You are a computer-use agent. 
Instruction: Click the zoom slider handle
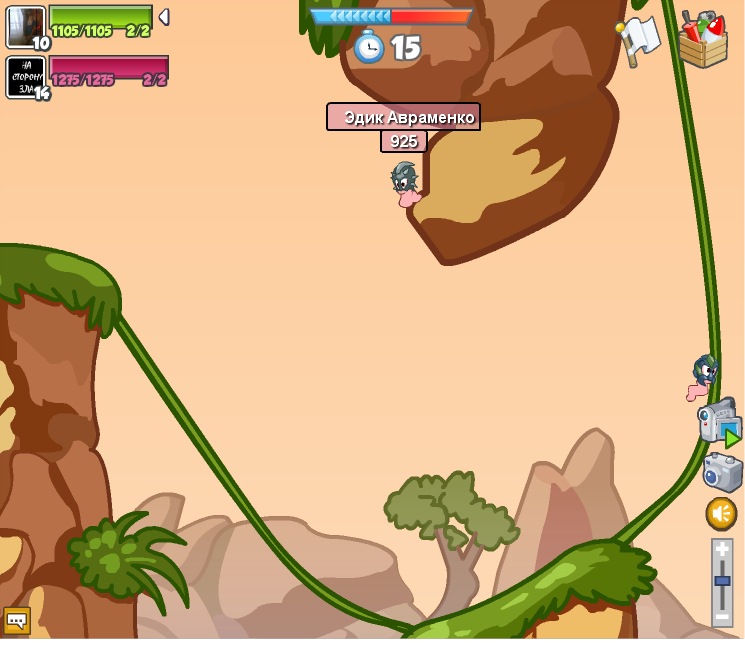pos(722,581)
